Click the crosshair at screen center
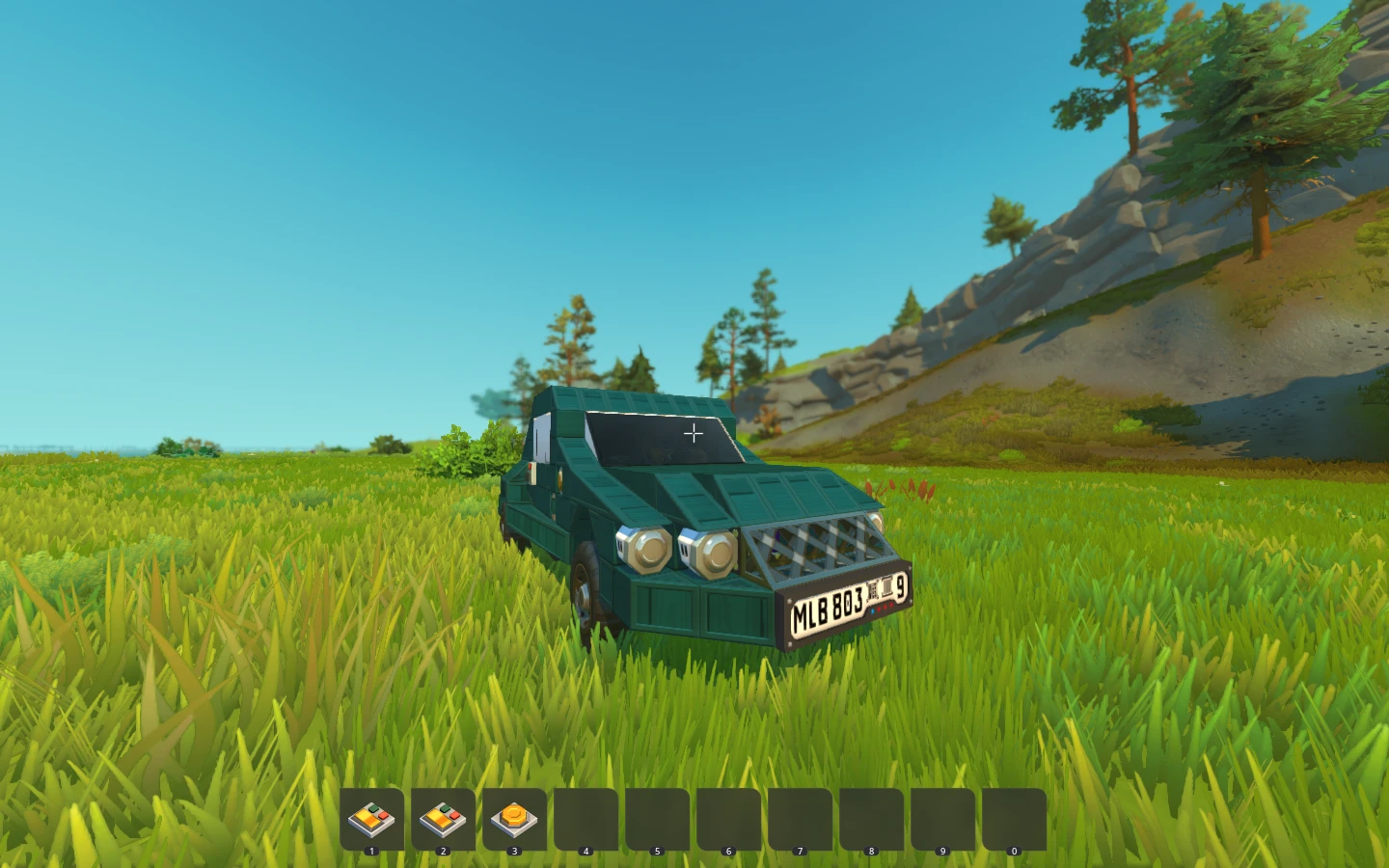This screenshot has height=868, width=1389. click(x=693, y=433)
